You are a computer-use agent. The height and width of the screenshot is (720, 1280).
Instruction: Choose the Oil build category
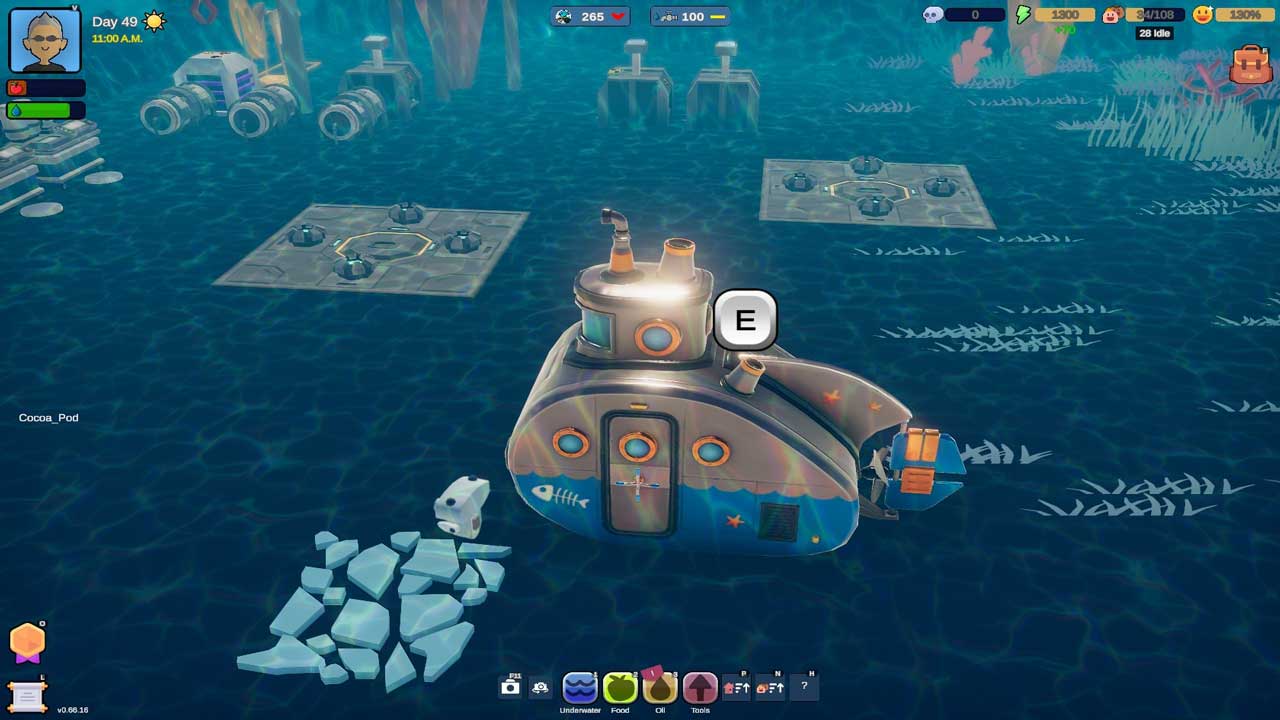pos(660,688)
